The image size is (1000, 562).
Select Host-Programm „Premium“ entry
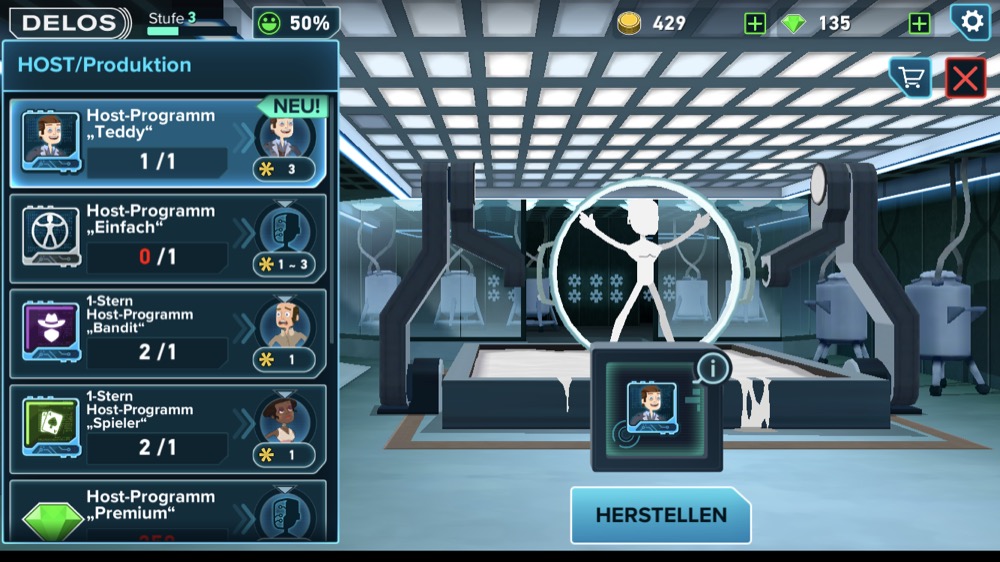[x=168, y=512]
